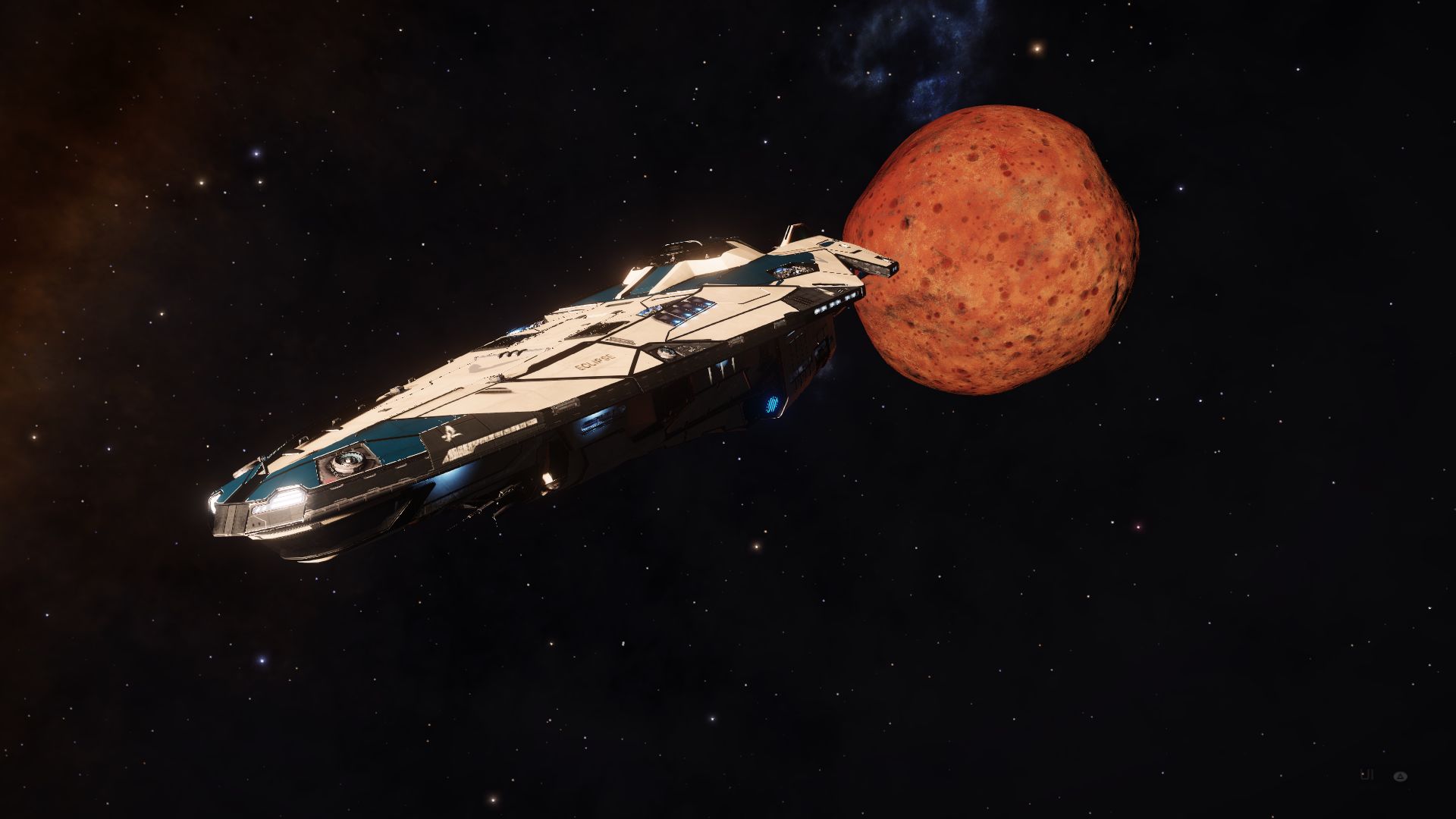Toggle the faint UI visibility icon
This screenshot has height=819, width=1456.
(1368, 775)
